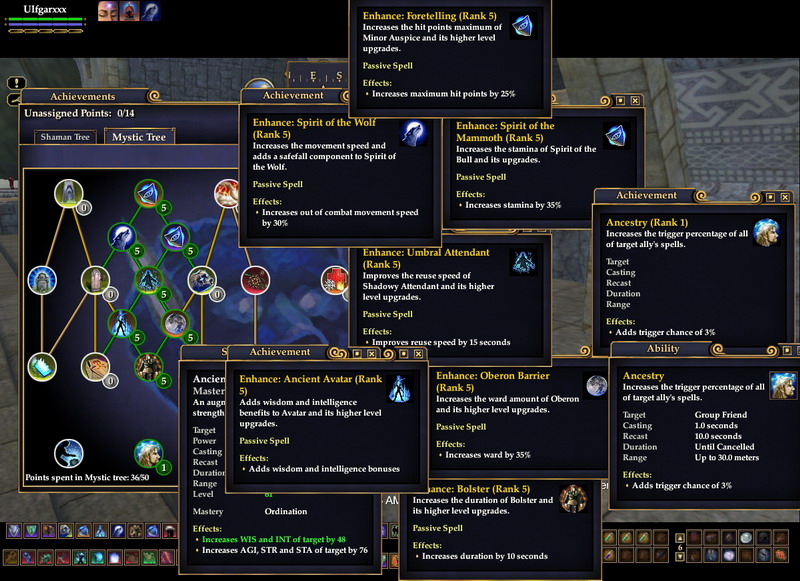Close the Ancient Avatar Achievement window
Image resolution: width=800 pixels, height=581 pixels.
coord(371,353)
